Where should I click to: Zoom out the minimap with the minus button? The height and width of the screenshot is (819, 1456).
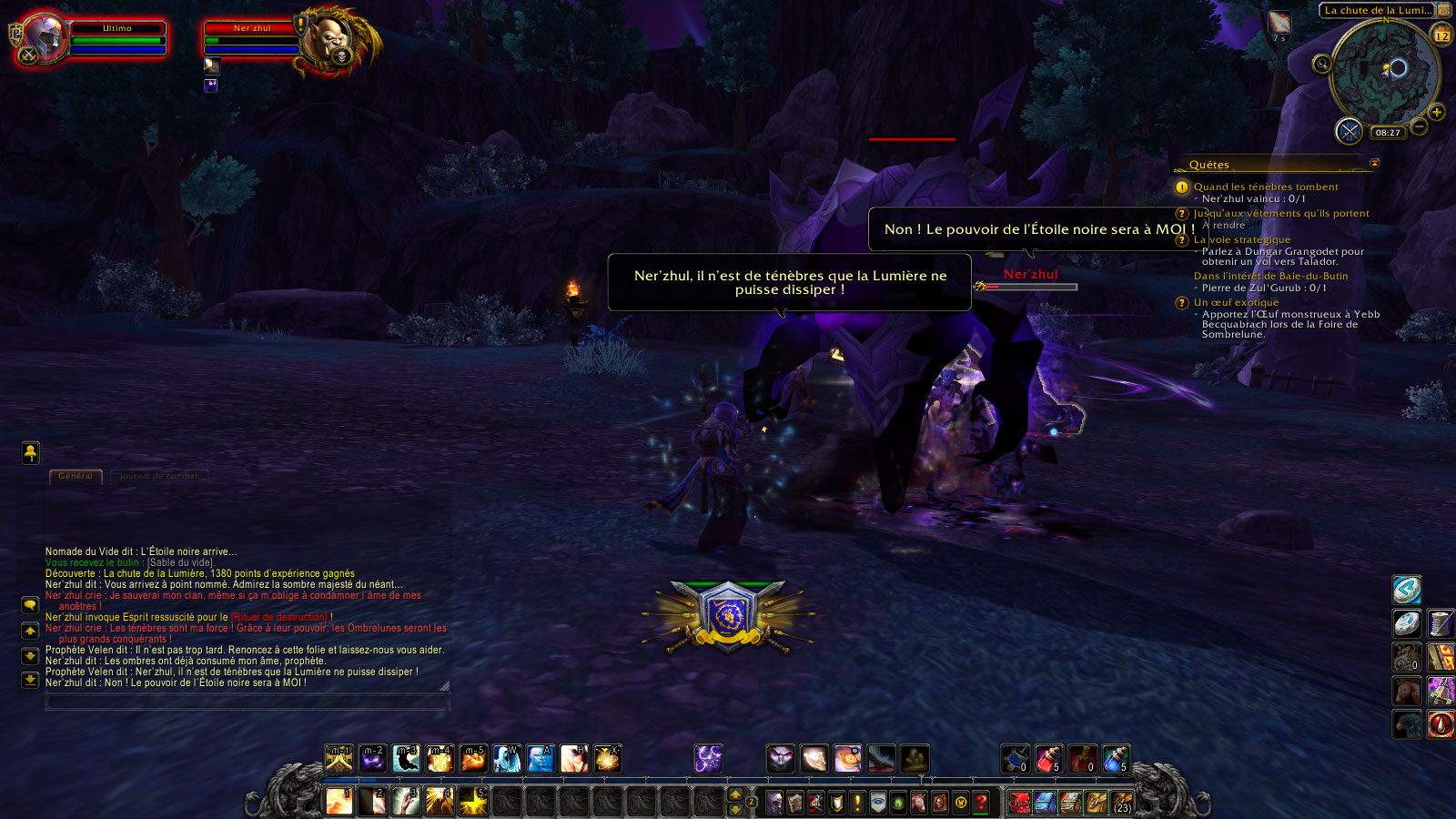[1419, 127]
